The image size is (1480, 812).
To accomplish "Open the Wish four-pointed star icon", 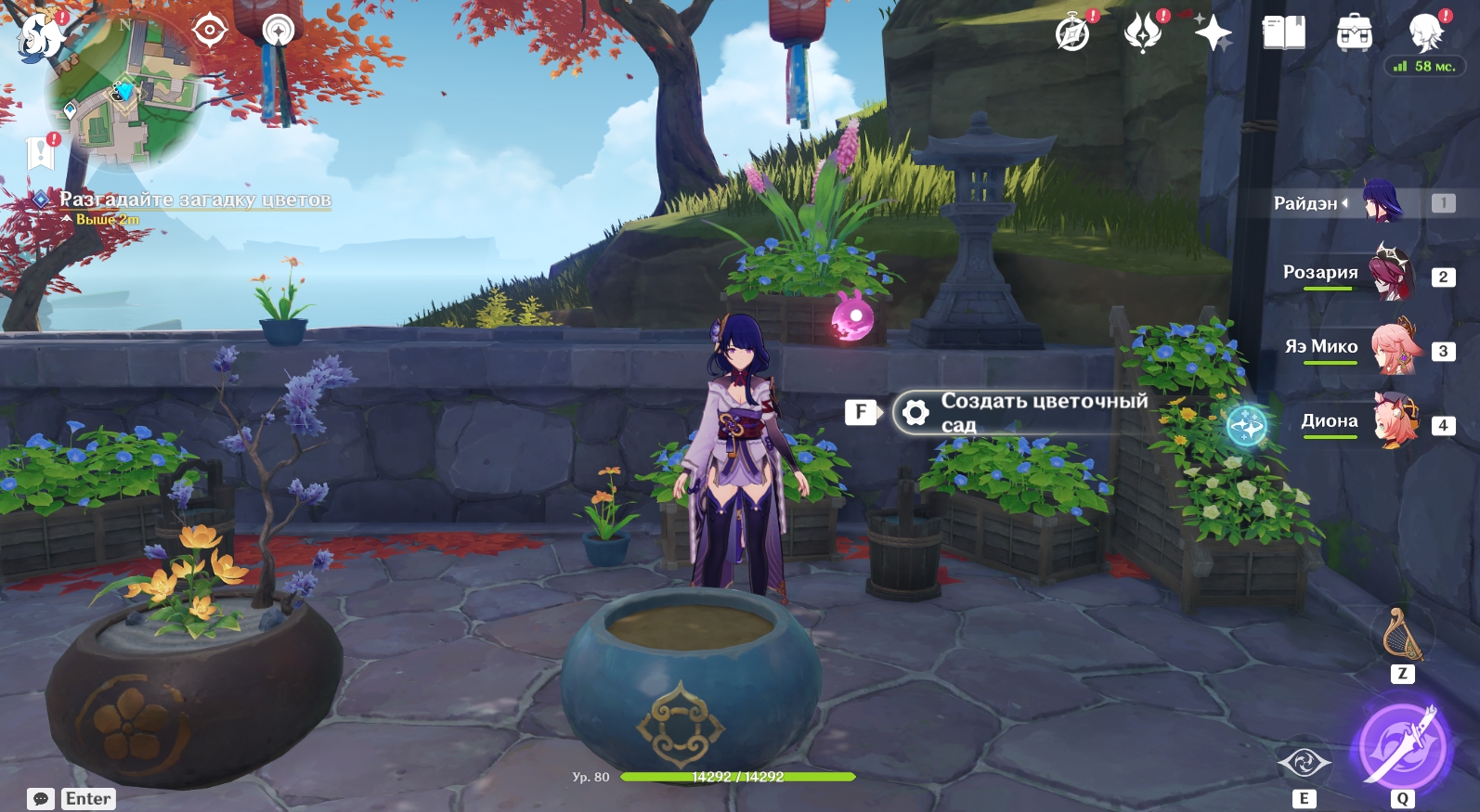I will pyautogui.click(x=1213, y=33).
